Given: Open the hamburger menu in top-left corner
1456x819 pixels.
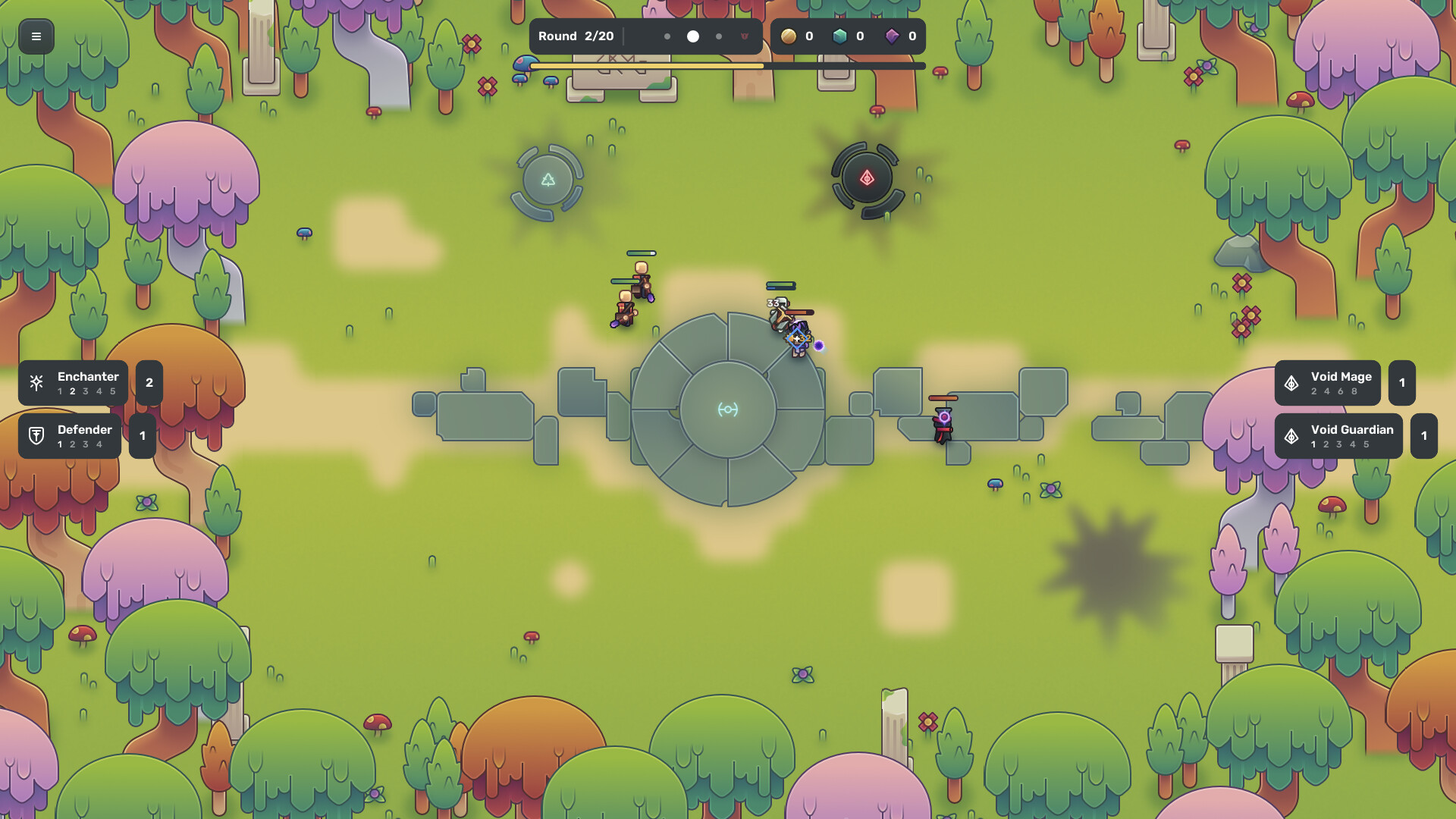Looking at the screenshot, I should (36, 36).
